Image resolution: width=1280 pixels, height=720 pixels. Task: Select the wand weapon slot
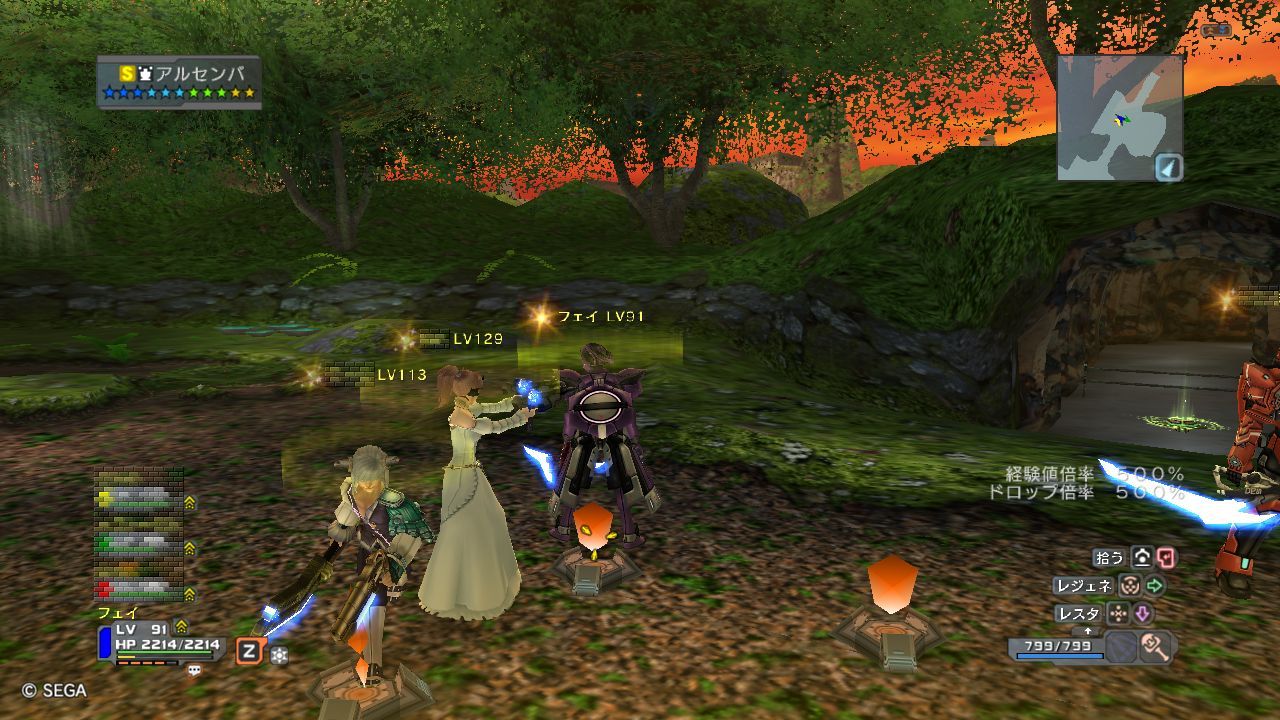1155,646
